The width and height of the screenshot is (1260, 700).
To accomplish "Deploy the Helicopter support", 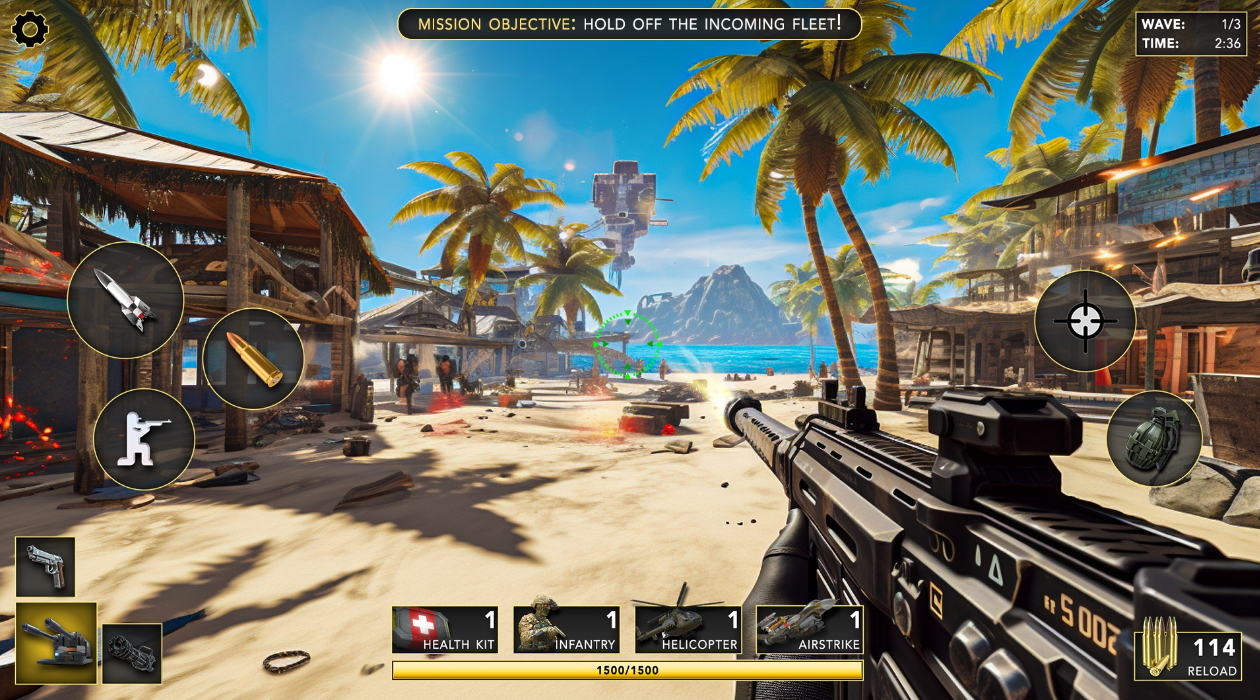I will (x=688, y=630).
